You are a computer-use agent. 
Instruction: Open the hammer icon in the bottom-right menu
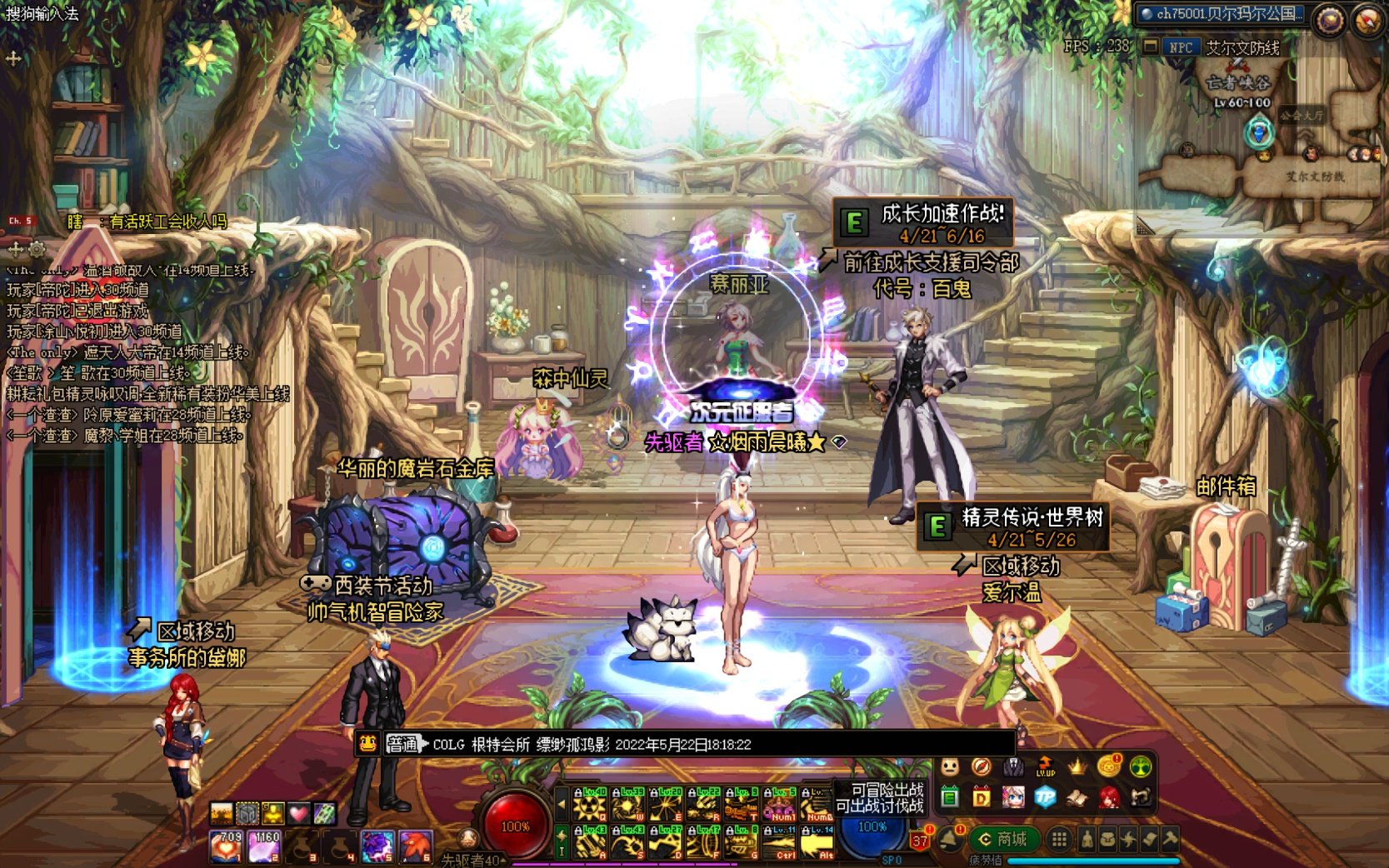click(1170, 840)
